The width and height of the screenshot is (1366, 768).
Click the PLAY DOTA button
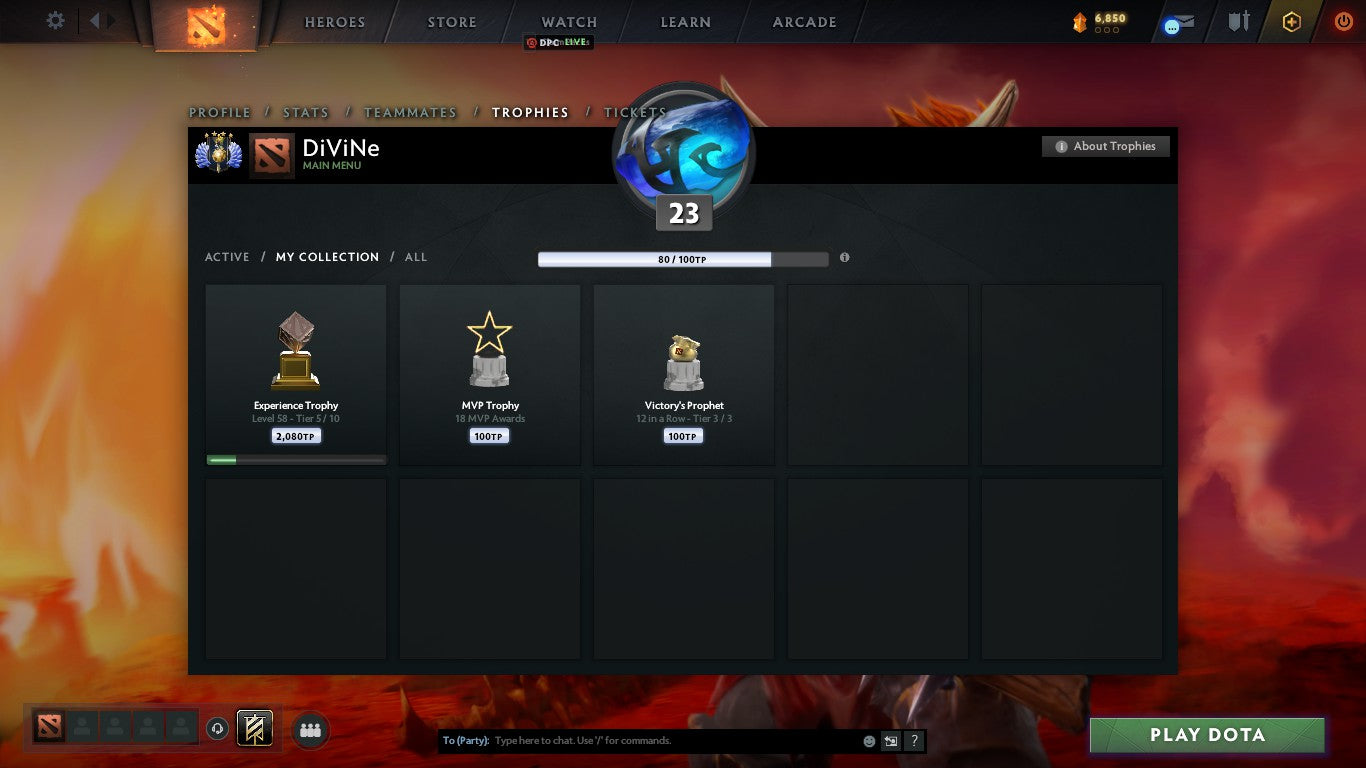1207,735
